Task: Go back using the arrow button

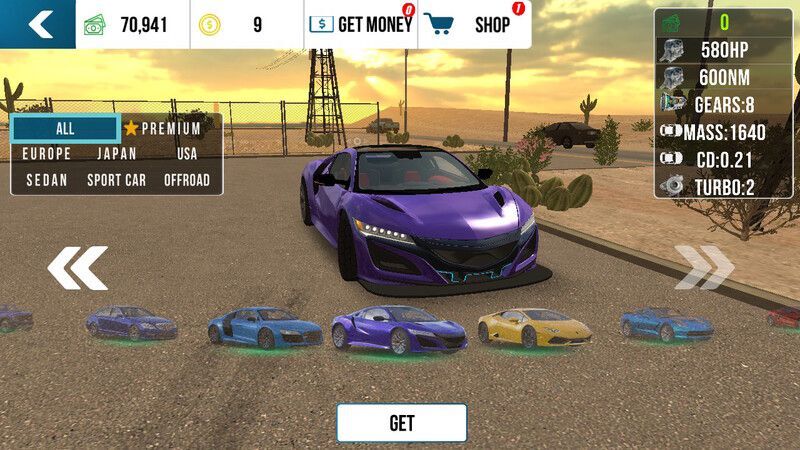Action: (x=38, y=24)
